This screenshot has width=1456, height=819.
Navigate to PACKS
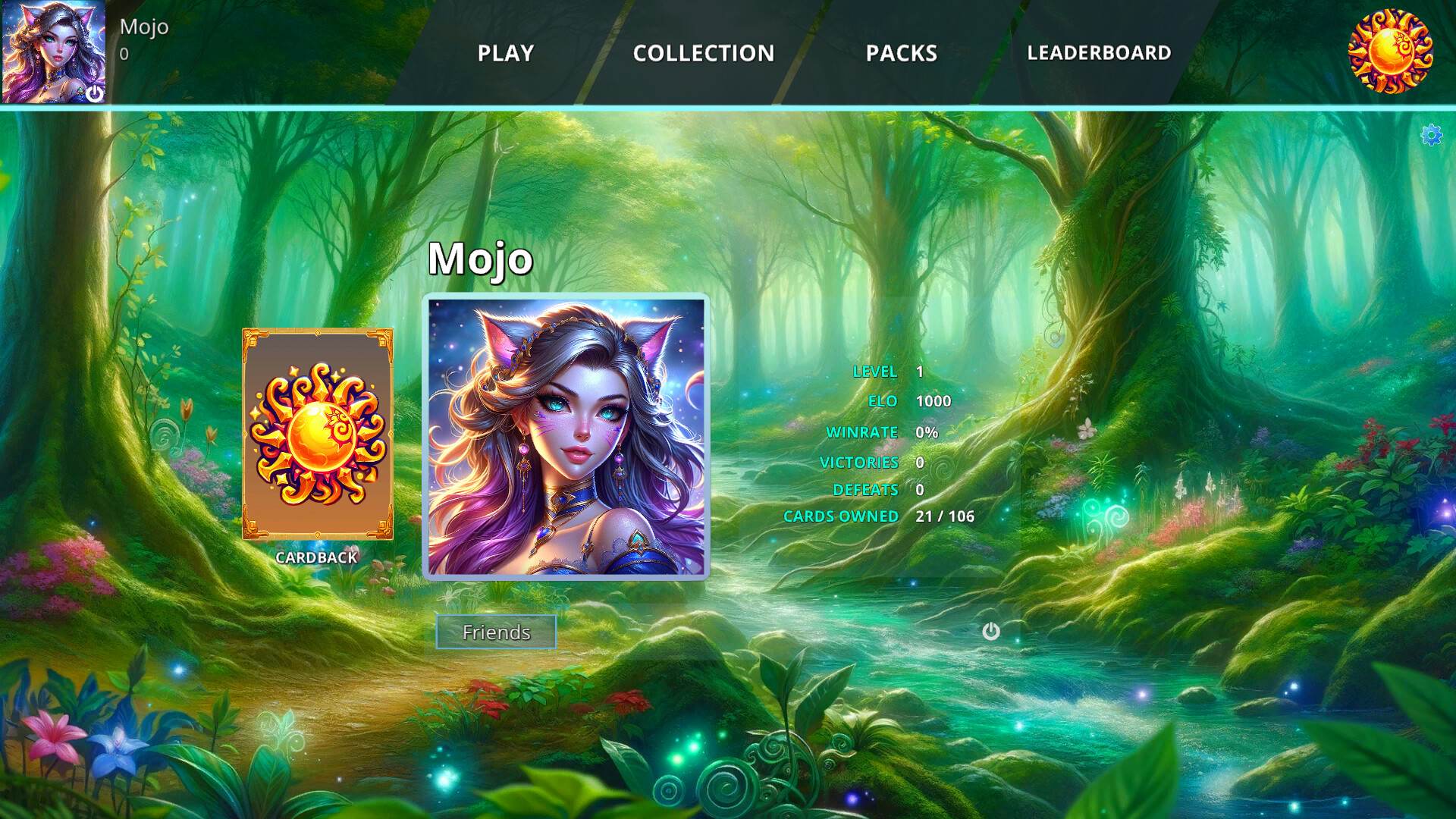[901, 53]
